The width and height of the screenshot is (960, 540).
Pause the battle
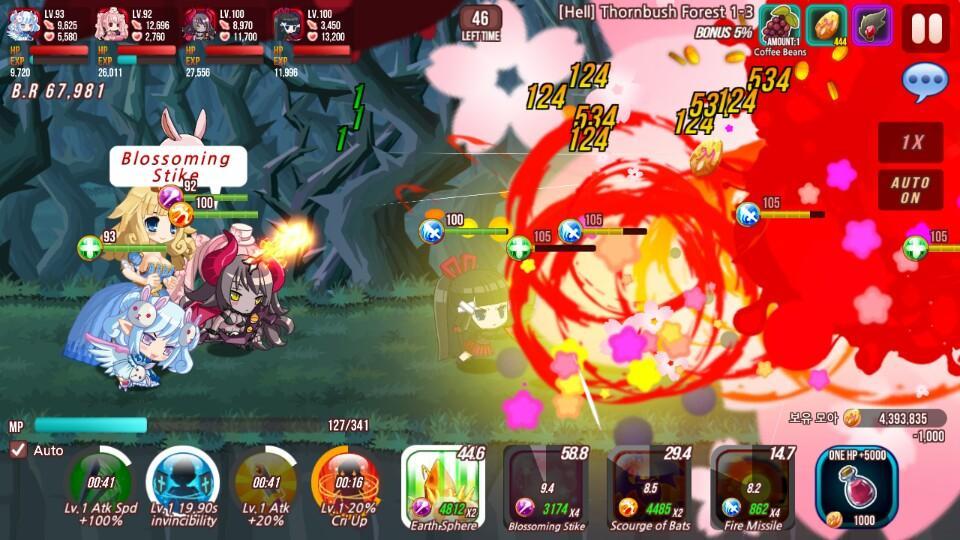pos(925,28)
